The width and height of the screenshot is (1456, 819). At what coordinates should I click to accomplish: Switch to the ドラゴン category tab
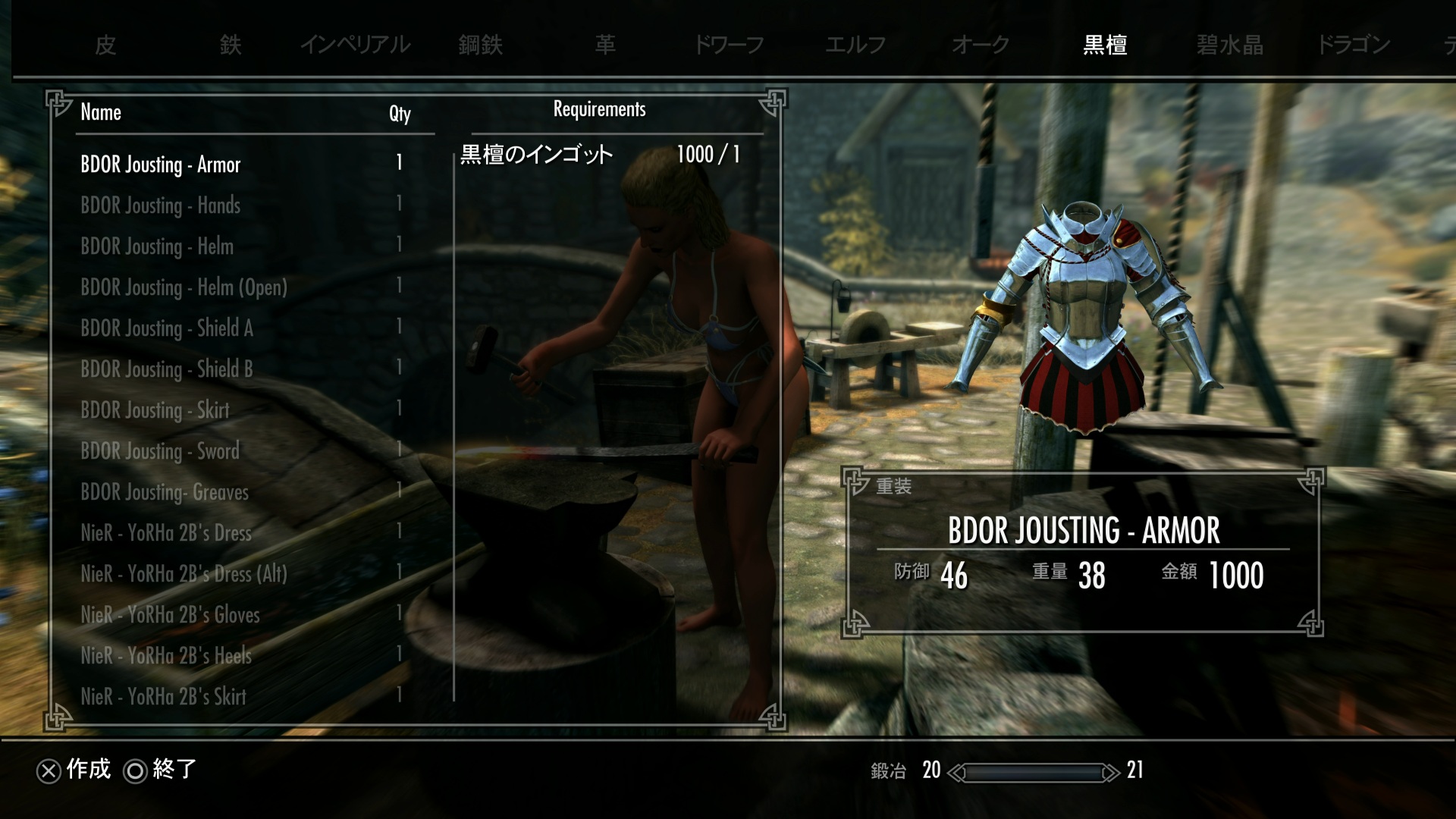tap(1354, 45)
